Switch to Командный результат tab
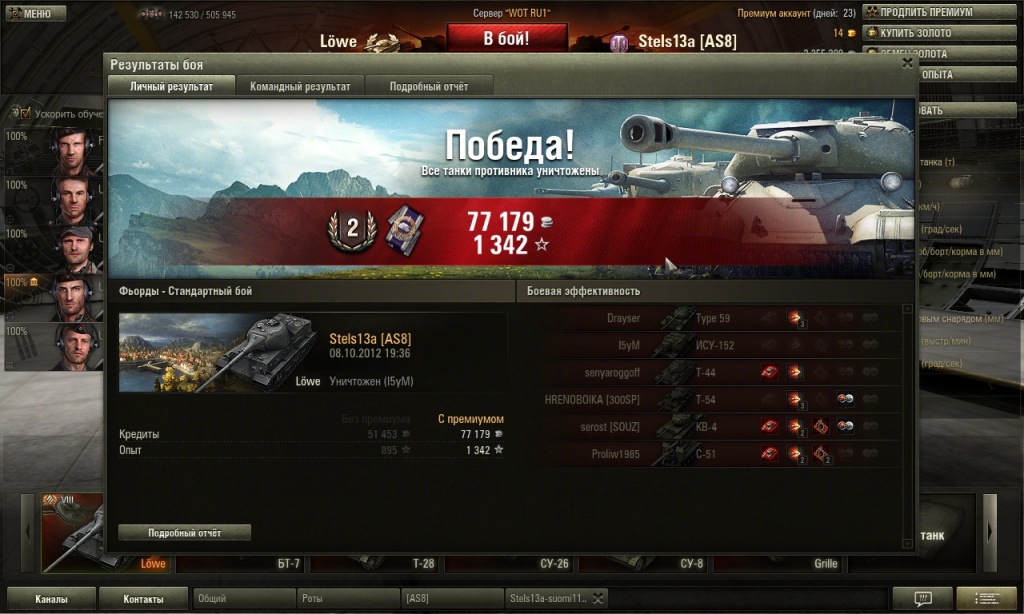This screenshot has height=614, width=1024. click(300, 87)
